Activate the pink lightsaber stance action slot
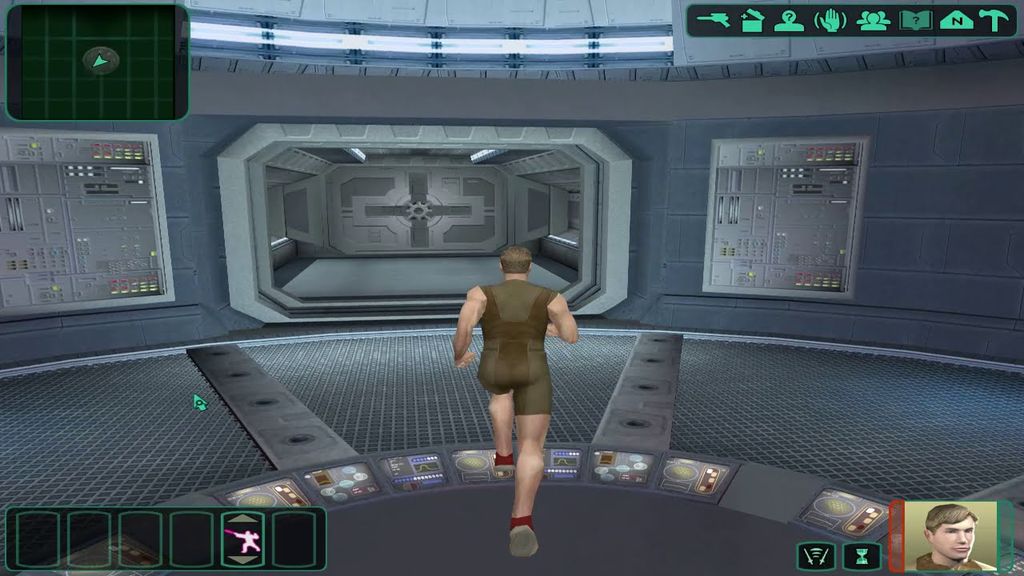The width and height of the screenshot is (1024, 576). 243,541
